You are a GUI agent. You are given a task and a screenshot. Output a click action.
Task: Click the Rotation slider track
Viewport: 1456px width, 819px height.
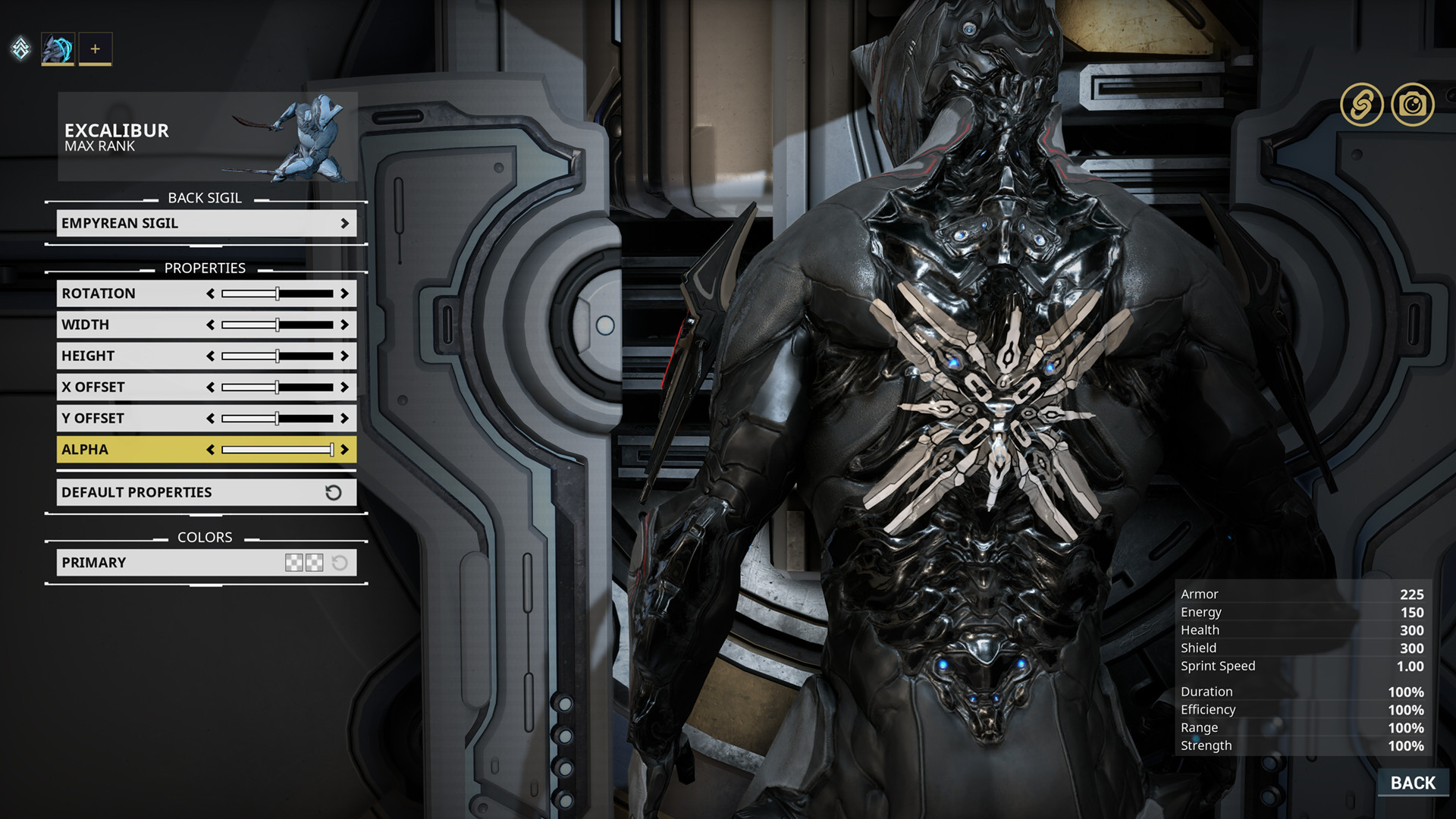[277, 293]
